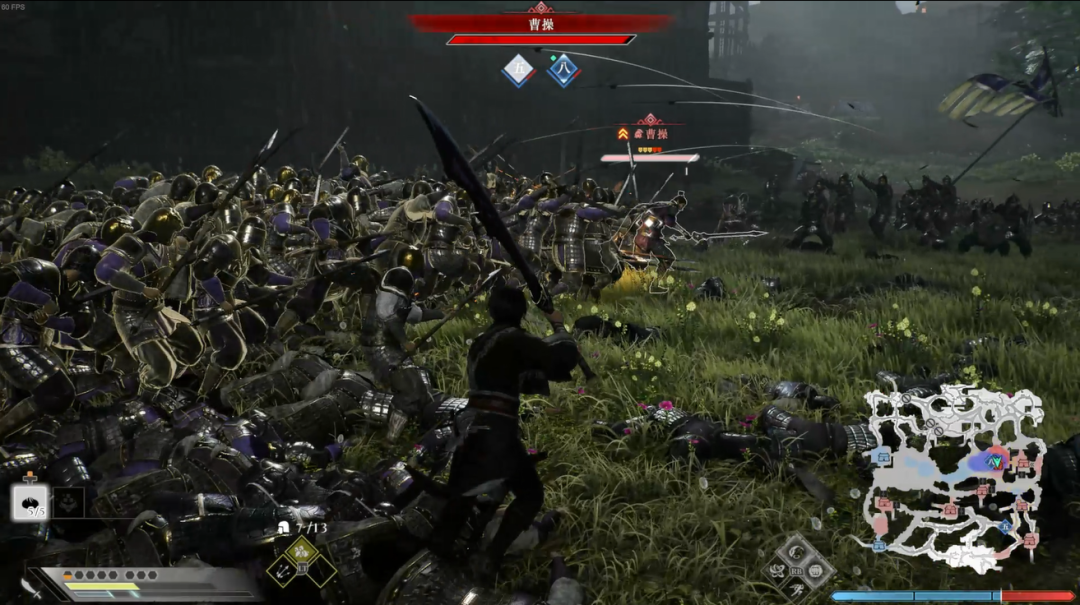Image resolution: width=1080 pixels, height=605 pixels.
Task: Select the dimmed item slot beside meat buns
Action: (68, 502)
